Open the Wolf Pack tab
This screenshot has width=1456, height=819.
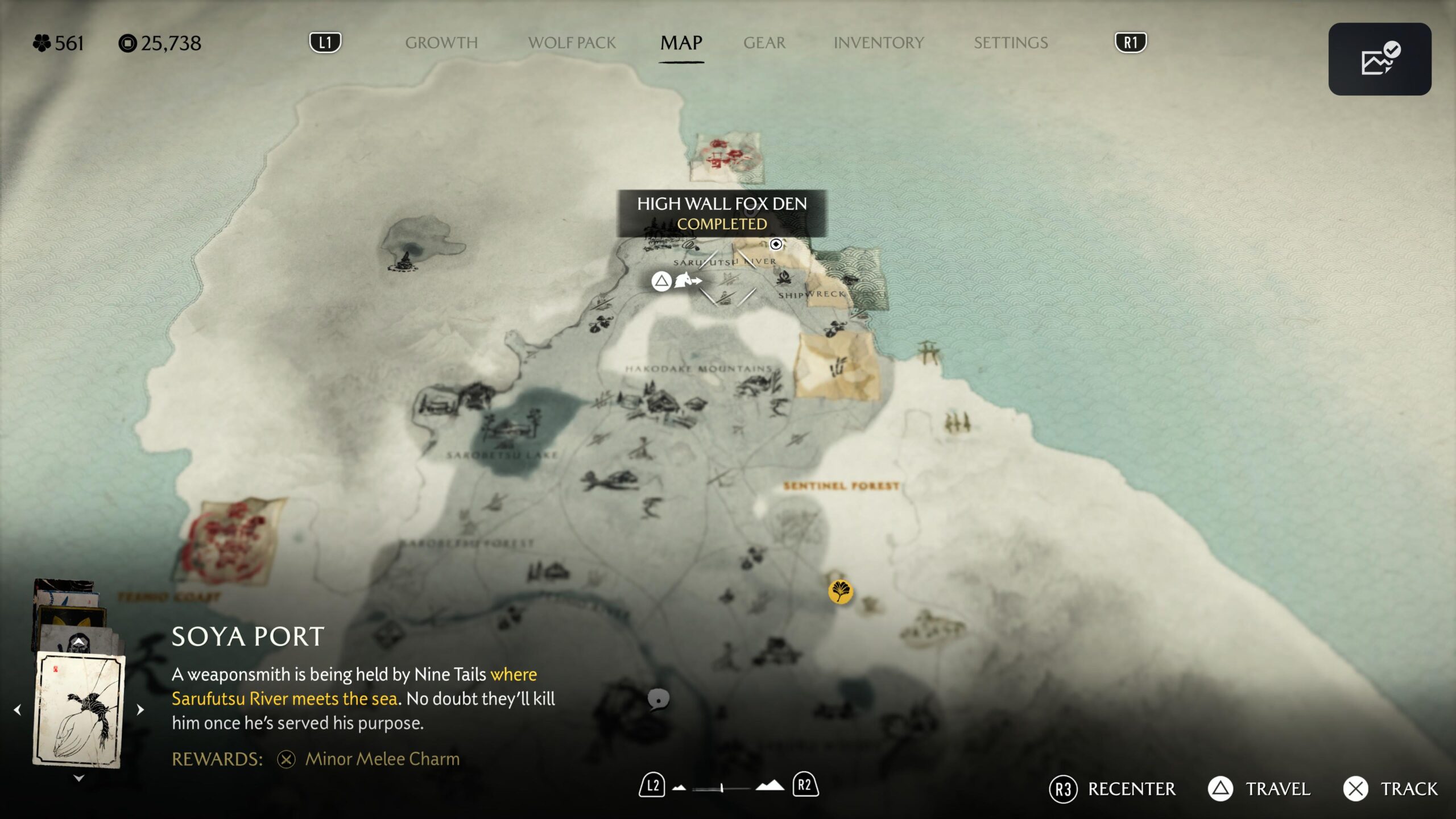572,43
